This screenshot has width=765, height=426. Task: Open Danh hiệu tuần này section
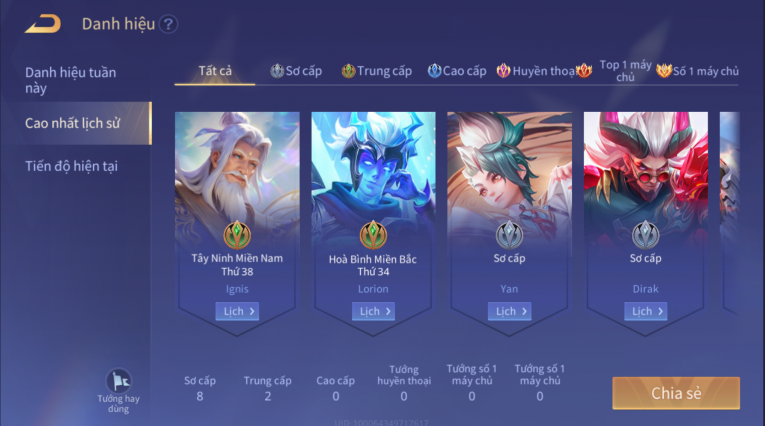pos(72,80)
